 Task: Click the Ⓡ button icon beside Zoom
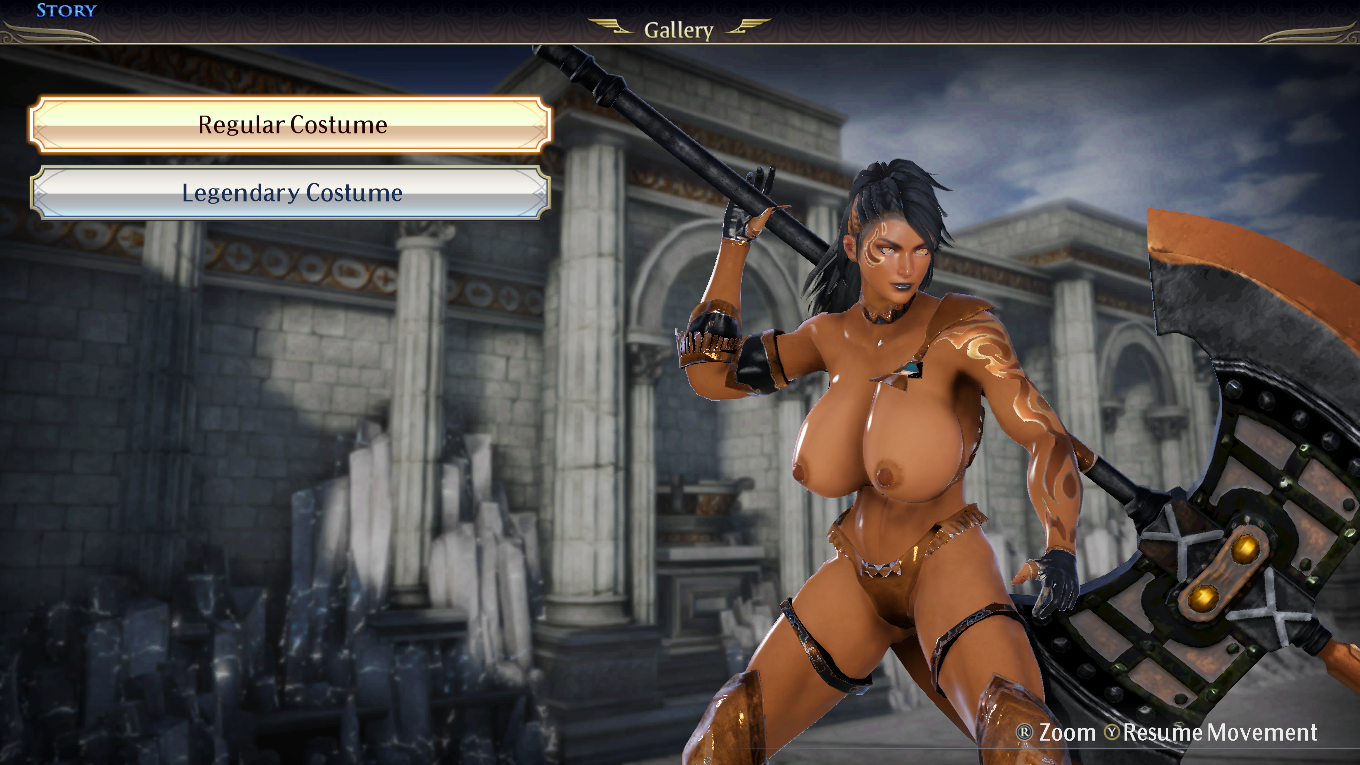click(1026, 733)
